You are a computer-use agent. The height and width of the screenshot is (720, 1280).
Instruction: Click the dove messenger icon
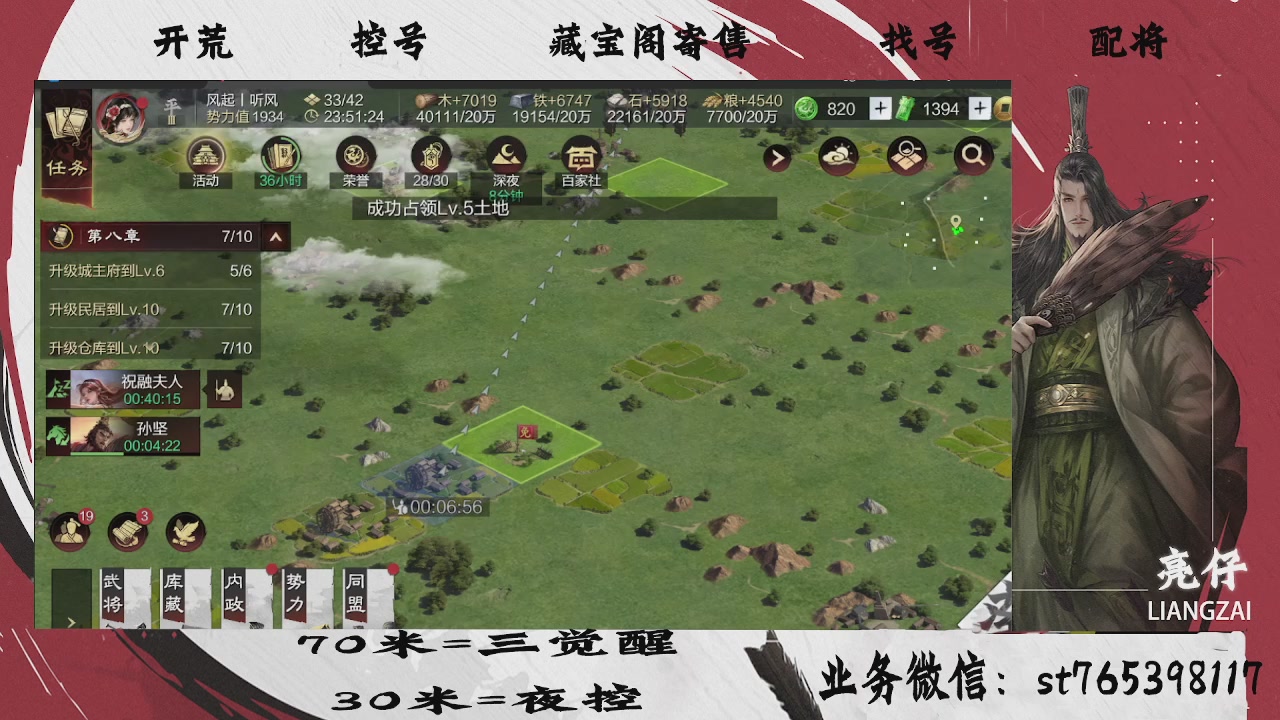click(x=184, y=533)
